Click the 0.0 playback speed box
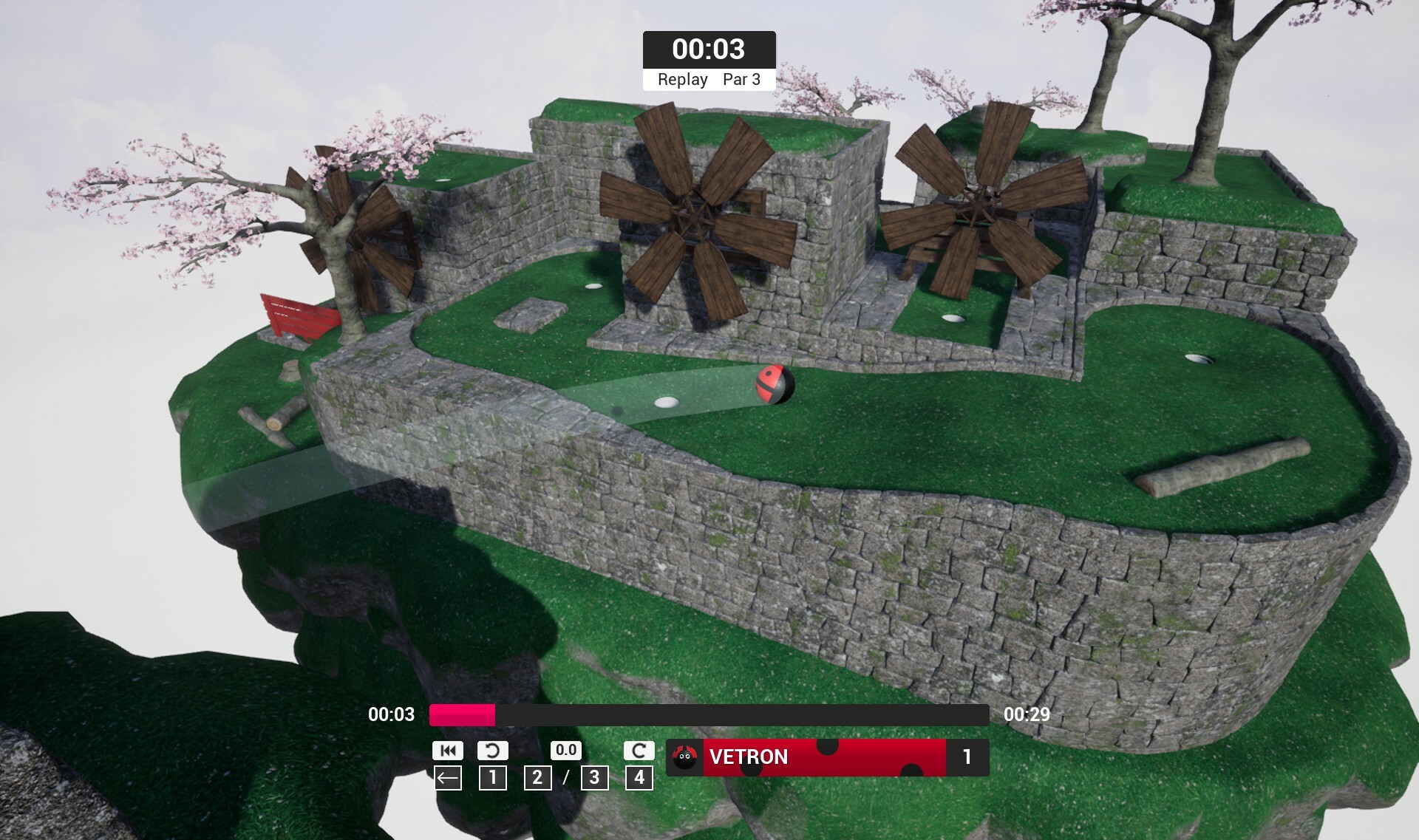The width and height of the screenshot is (1419, 840). click(x=565, y=751)
